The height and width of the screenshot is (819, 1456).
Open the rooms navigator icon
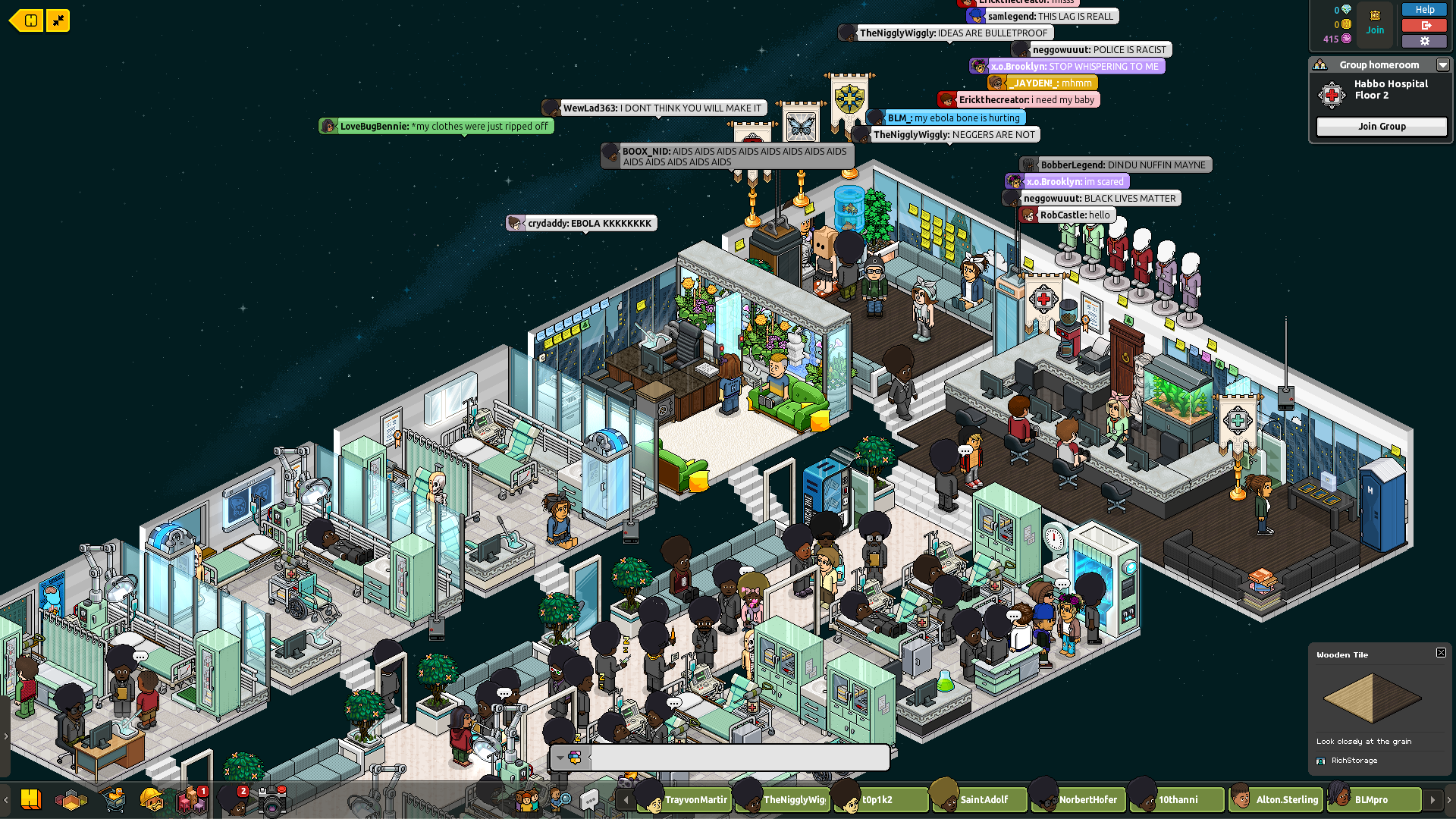pyautogui.click(x=72, y=800)
